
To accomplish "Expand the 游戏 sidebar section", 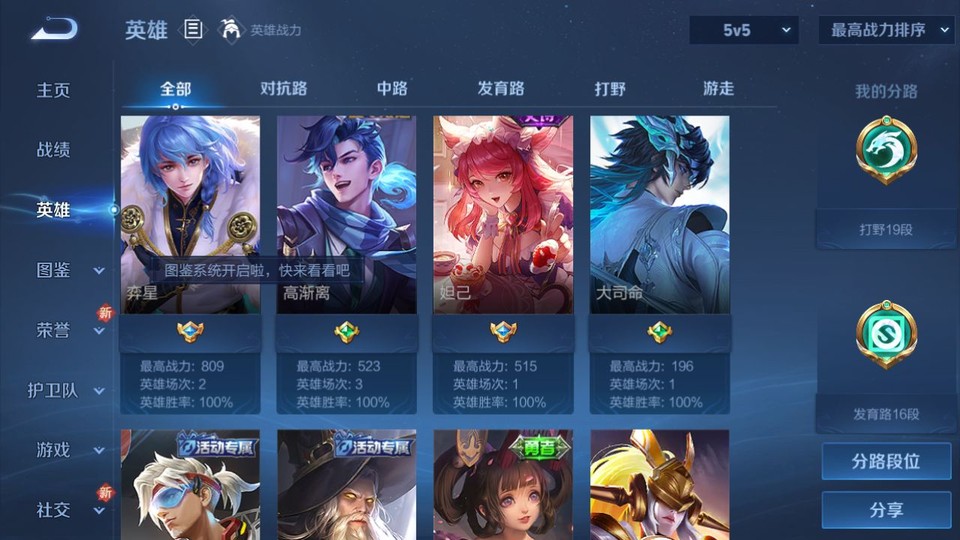I will point(66,450).
